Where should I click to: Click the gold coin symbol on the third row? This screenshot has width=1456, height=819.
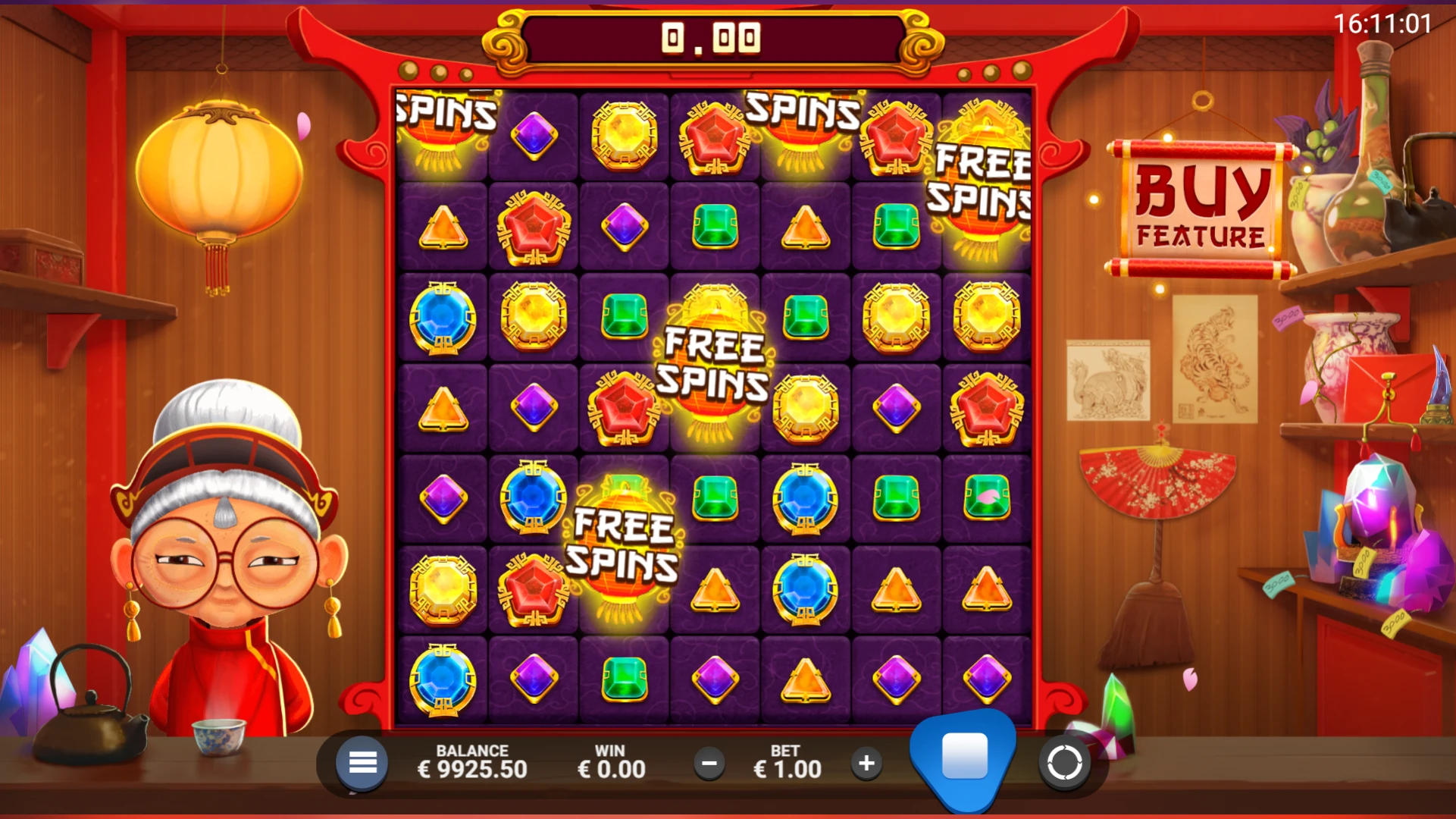point(532,316)
